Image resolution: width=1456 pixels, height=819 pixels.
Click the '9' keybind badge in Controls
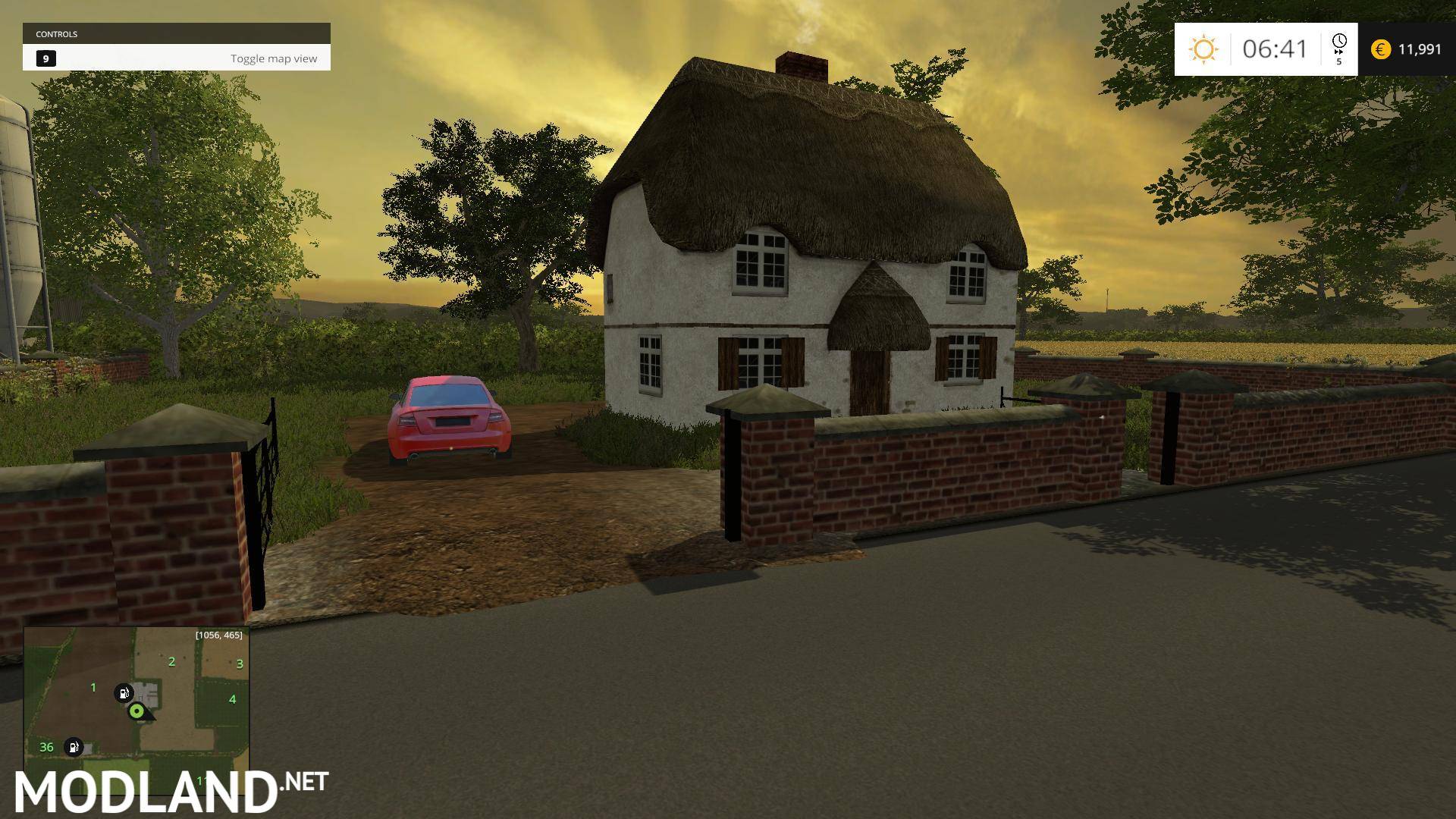[46, 58]
